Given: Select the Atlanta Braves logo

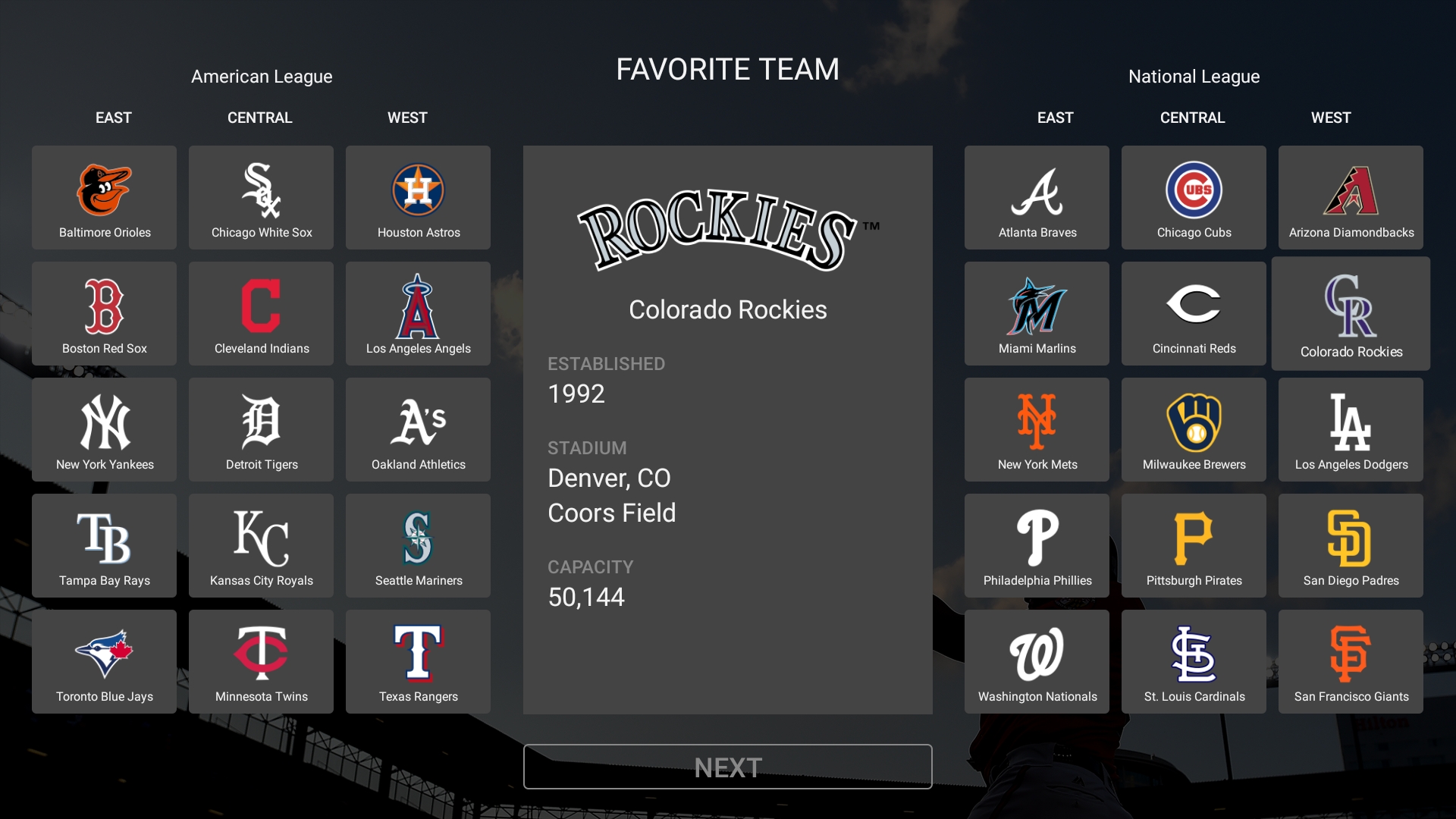Looking at the screenshot, I should coord(1037,192).
